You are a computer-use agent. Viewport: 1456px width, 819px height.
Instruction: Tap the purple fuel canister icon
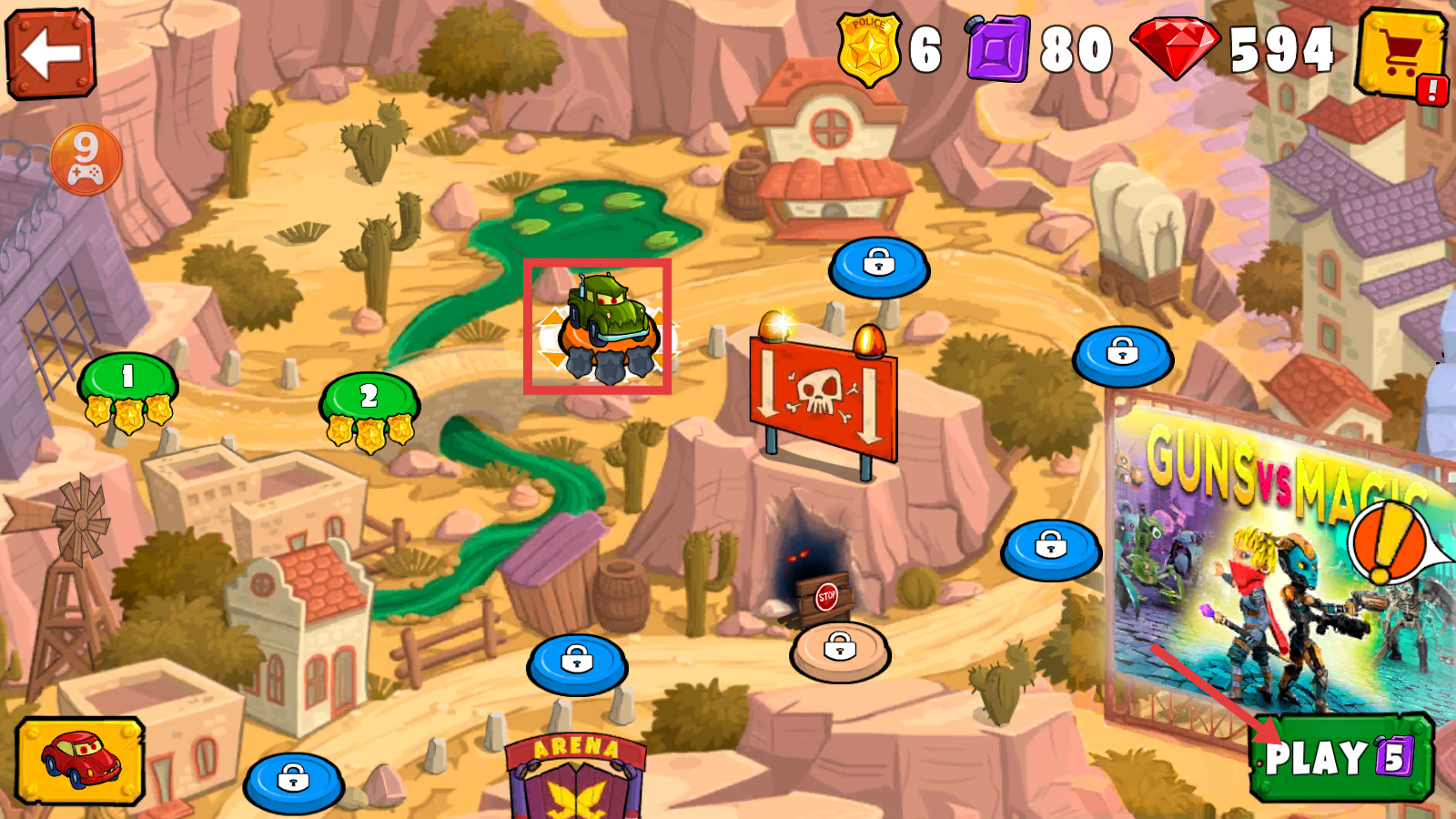coord(998,49)
